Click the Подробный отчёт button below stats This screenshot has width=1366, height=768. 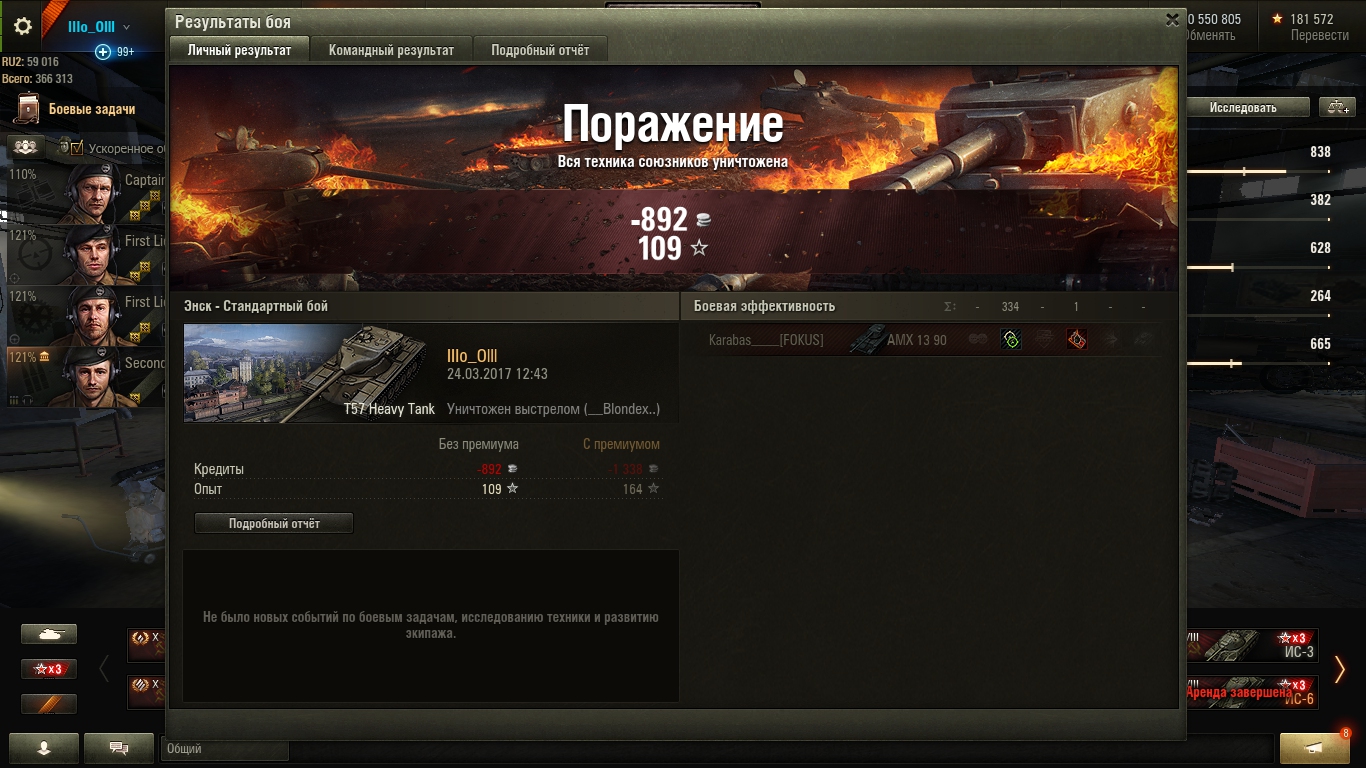274,523
